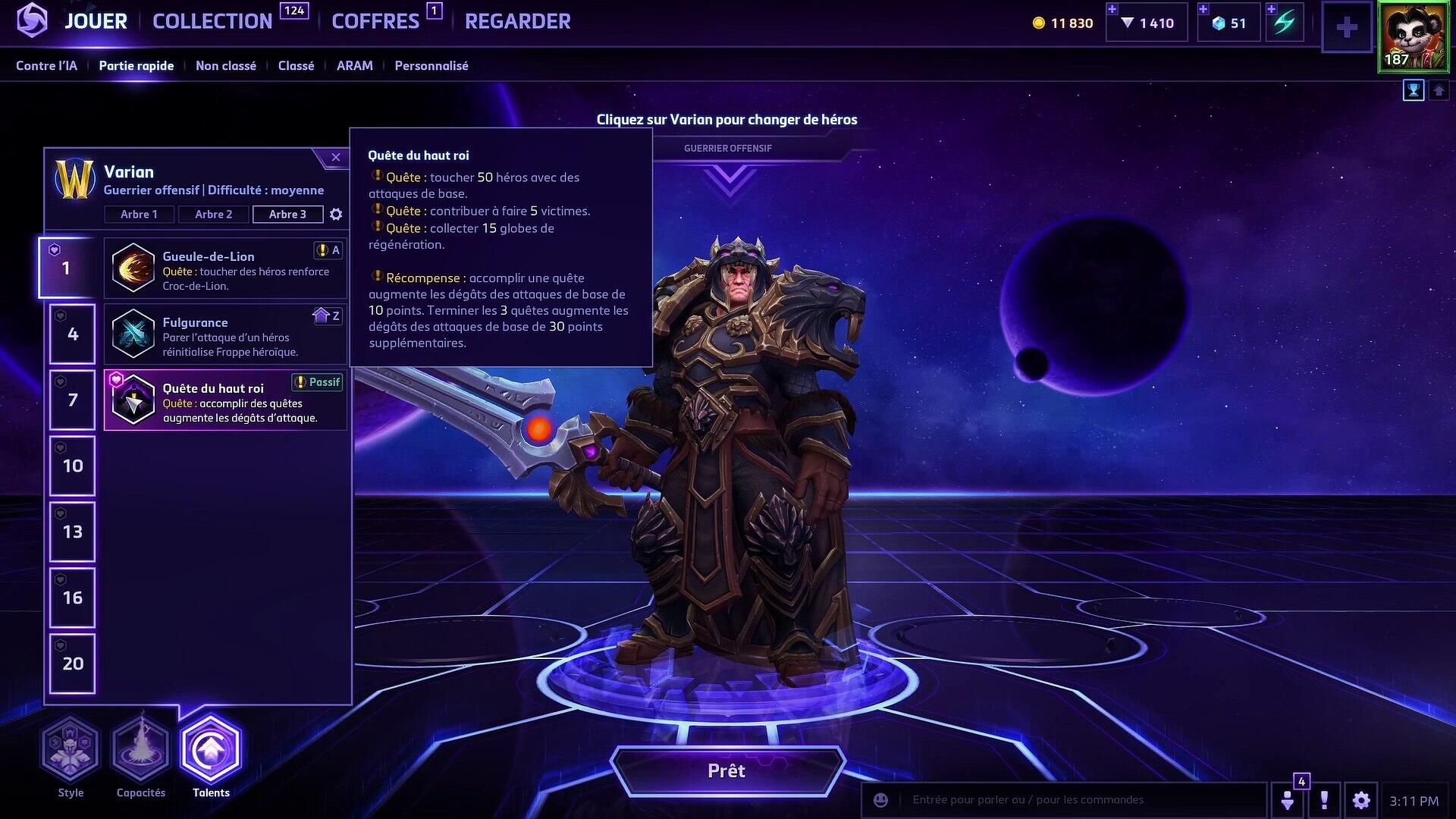Go to the Regarder section
Image resolution: width=1456 pixels, height=819 pixels.
click(517, 21)
